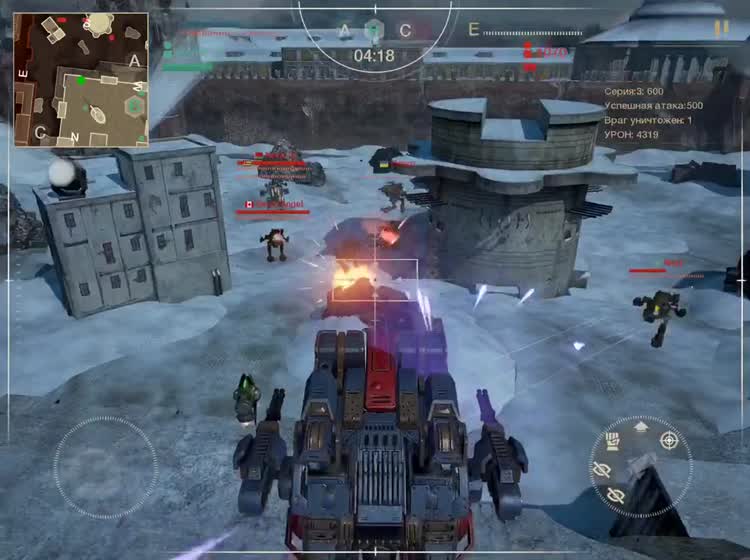The height and width of the screenshot is (560, 750).
Task: Tap the crosshair target-lock icon
Action: pyautogui.click(x=669, y=440)
